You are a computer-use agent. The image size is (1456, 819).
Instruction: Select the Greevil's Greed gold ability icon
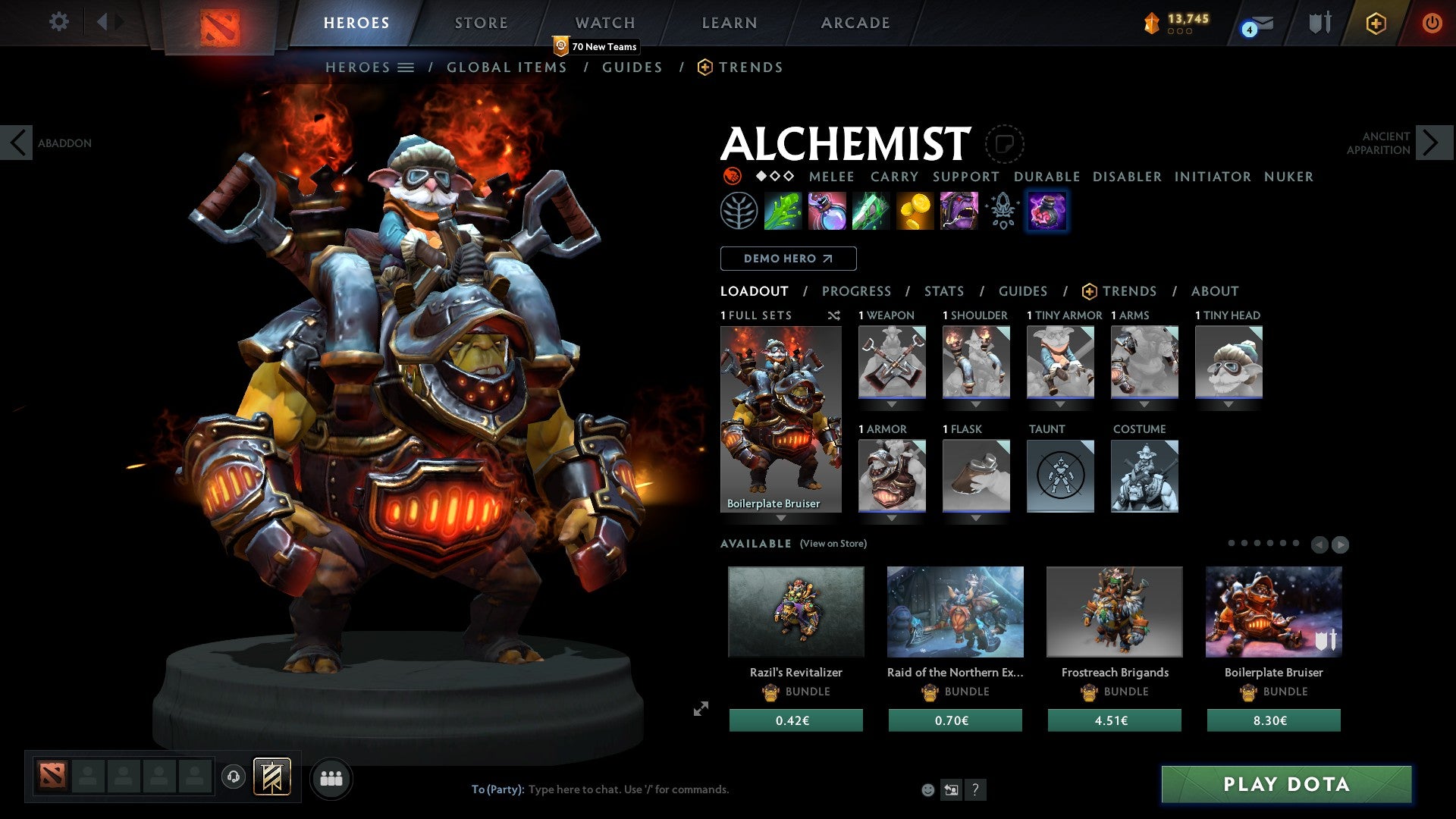[x=915, y=211]
